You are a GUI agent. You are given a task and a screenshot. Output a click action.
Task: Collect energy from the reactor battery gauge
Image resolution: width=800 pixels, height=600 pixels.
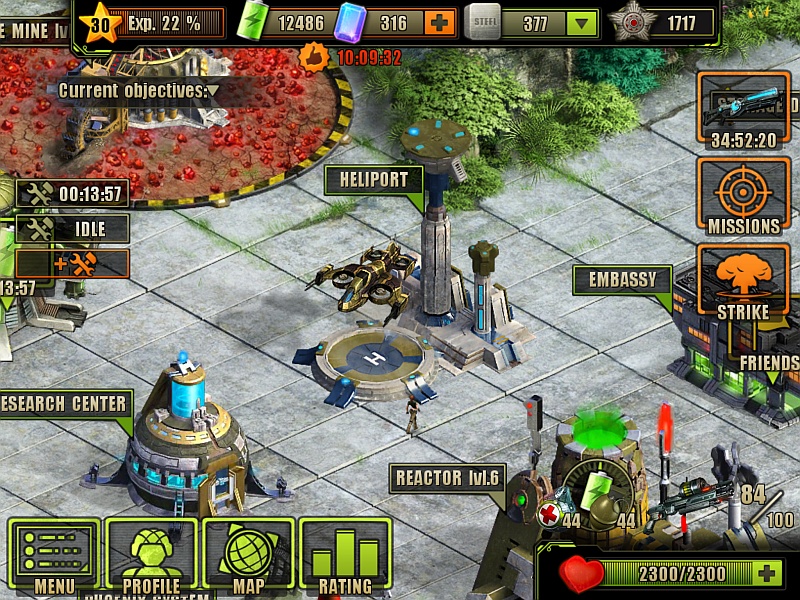click(x=598, y=489)
